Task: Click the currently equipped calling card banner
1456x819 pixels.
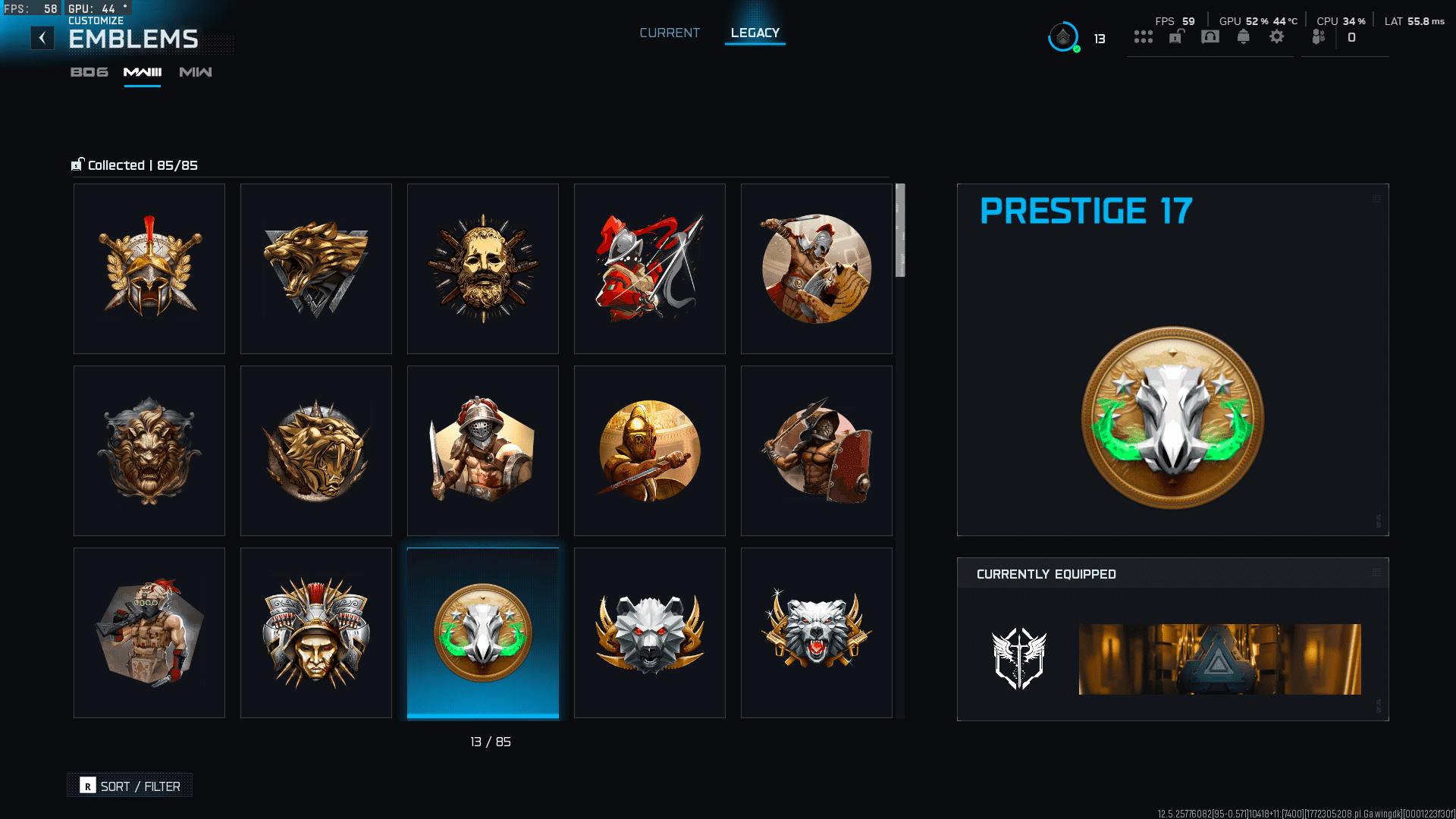Action: [x=1219, y=659]
